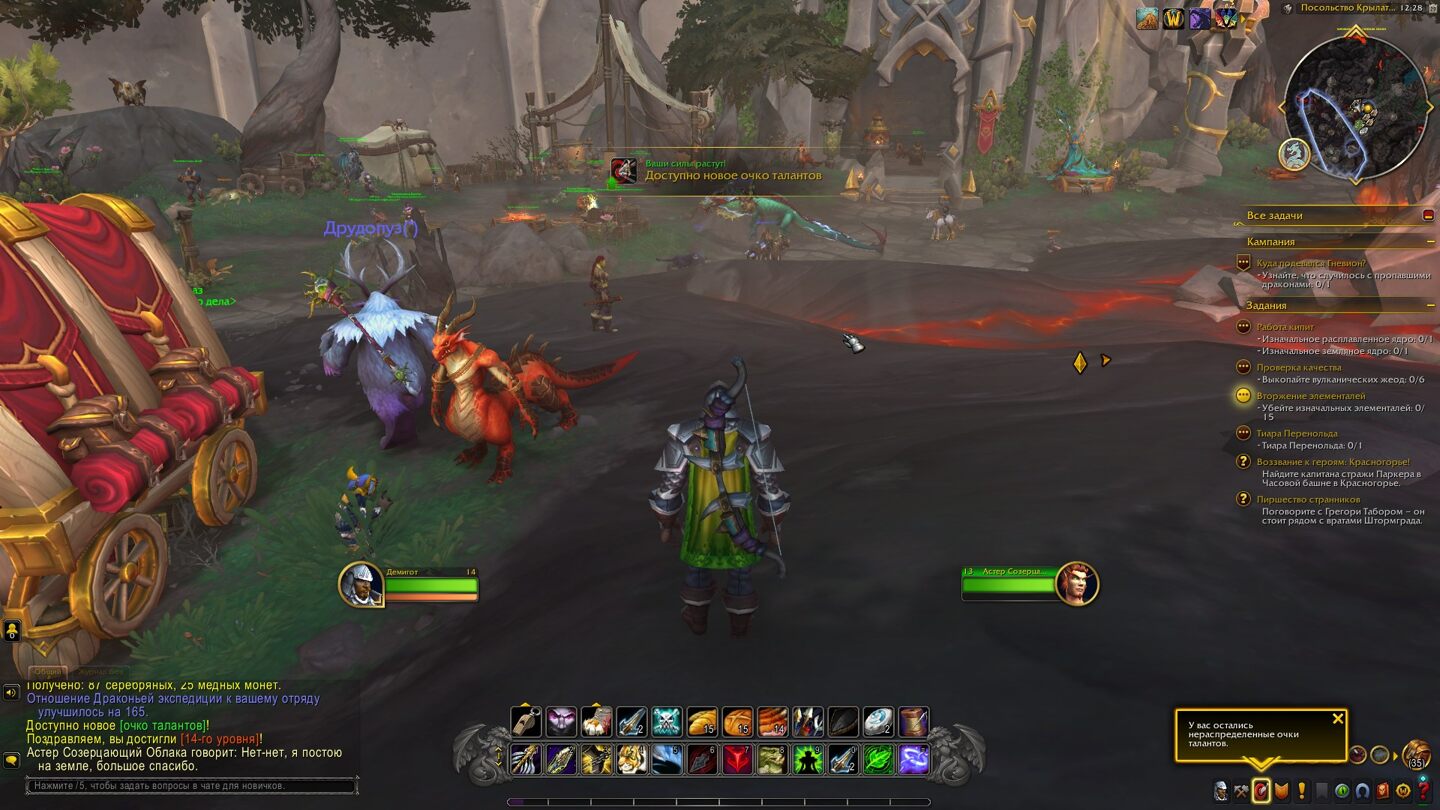Collapse the "Все задачи" objectives tracker
The image size is (1440, 810).
1428,215
